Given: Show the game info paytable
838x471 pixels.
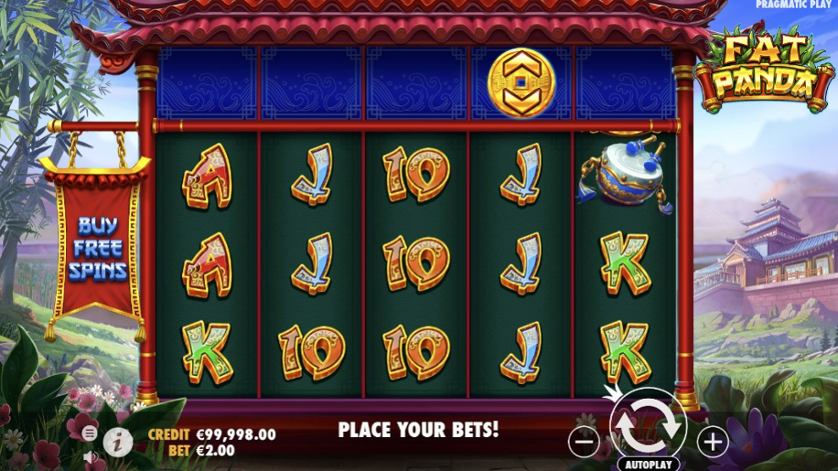Looking at the screenshot, I should [x=118, y=438].
